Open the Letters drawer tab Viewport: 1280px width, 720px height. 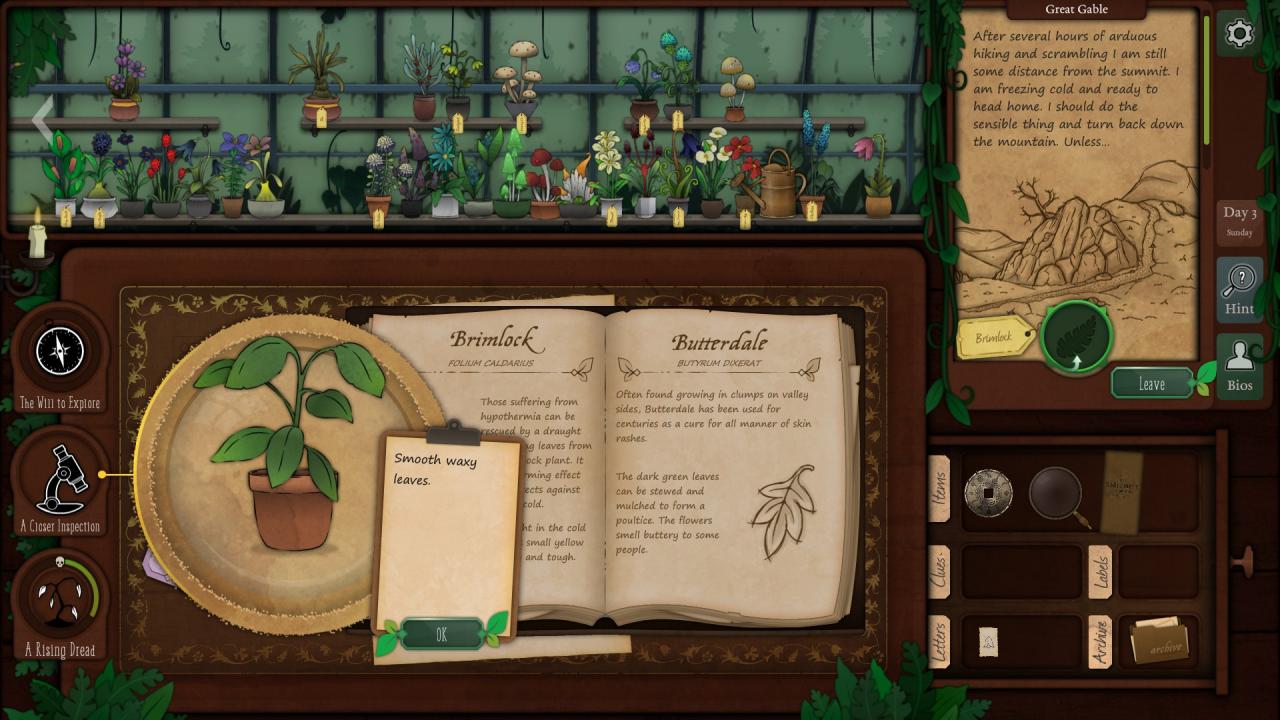coord(939,642)
